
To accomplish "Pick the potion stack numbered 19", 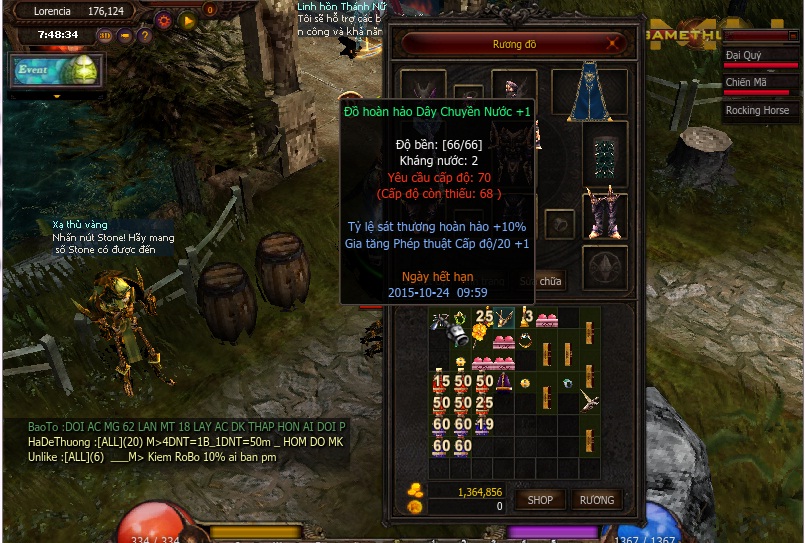I will point(483,425).
